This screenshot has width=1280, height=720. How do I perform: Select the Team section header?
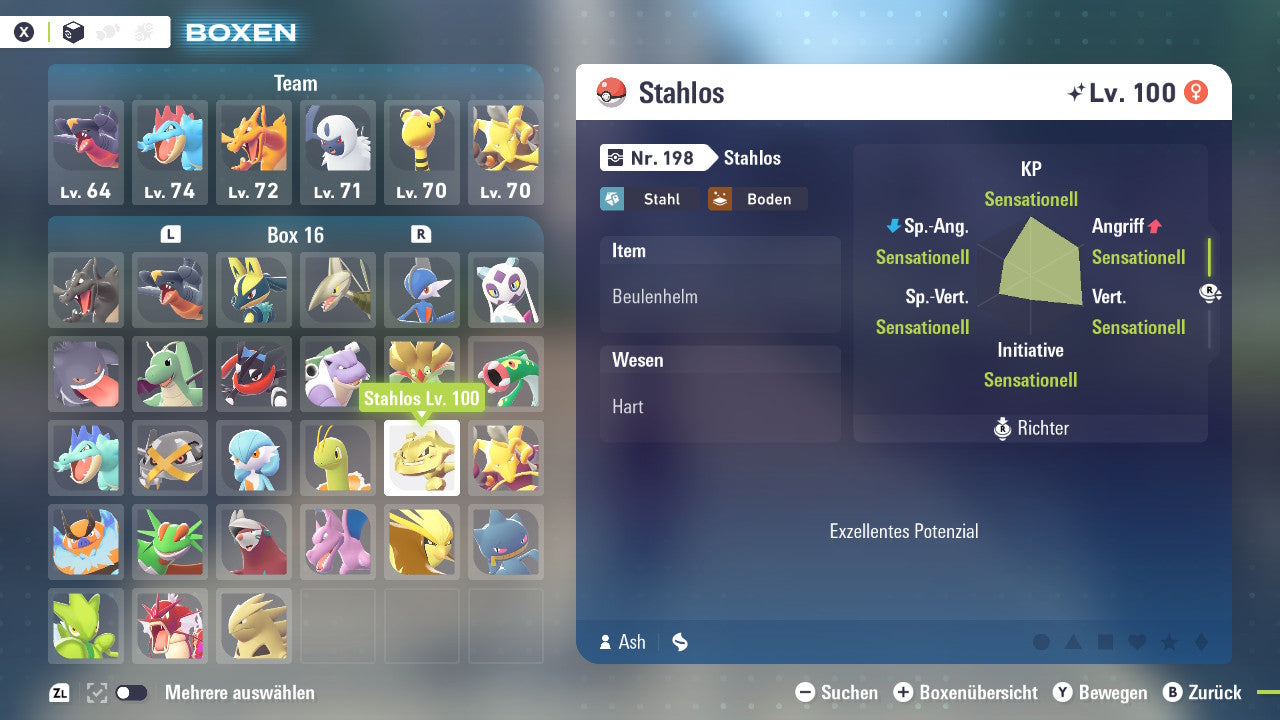295,83
